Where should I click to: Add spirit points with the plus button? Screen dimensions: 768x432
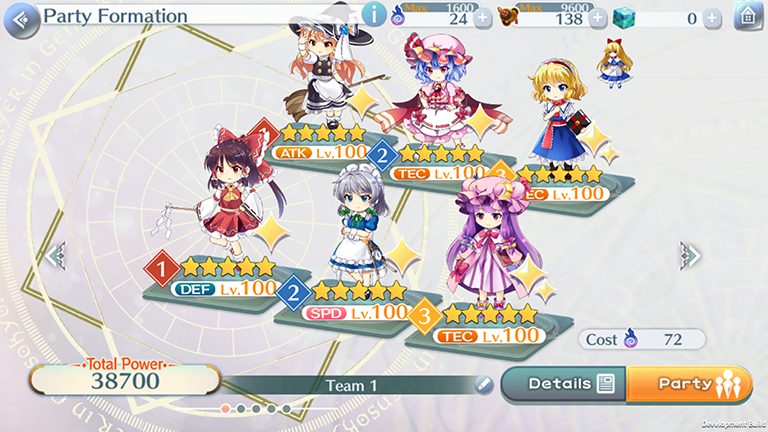coord(483,18)
